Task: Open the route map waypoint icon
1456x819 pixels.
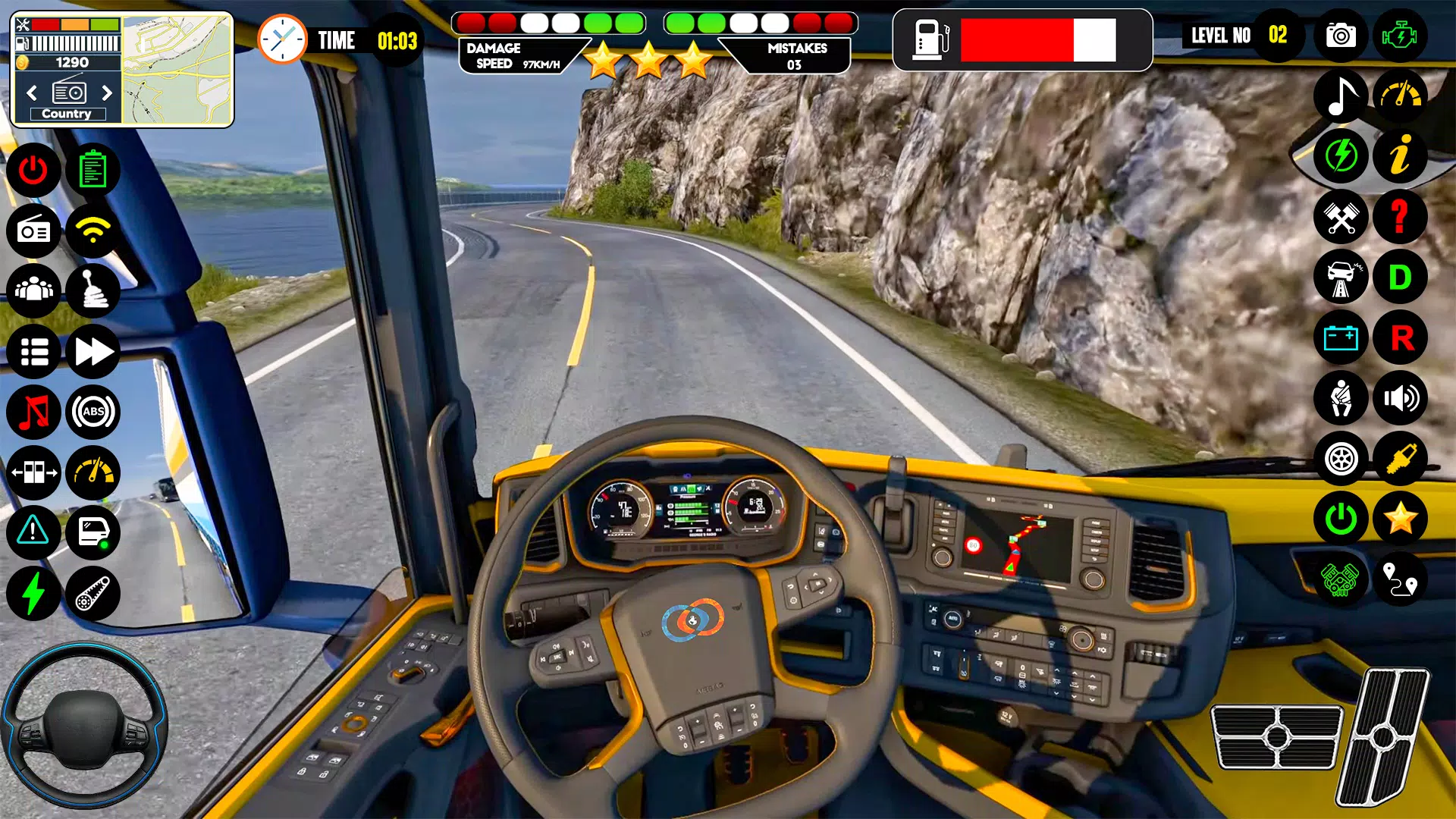Action: [1401, 581]
